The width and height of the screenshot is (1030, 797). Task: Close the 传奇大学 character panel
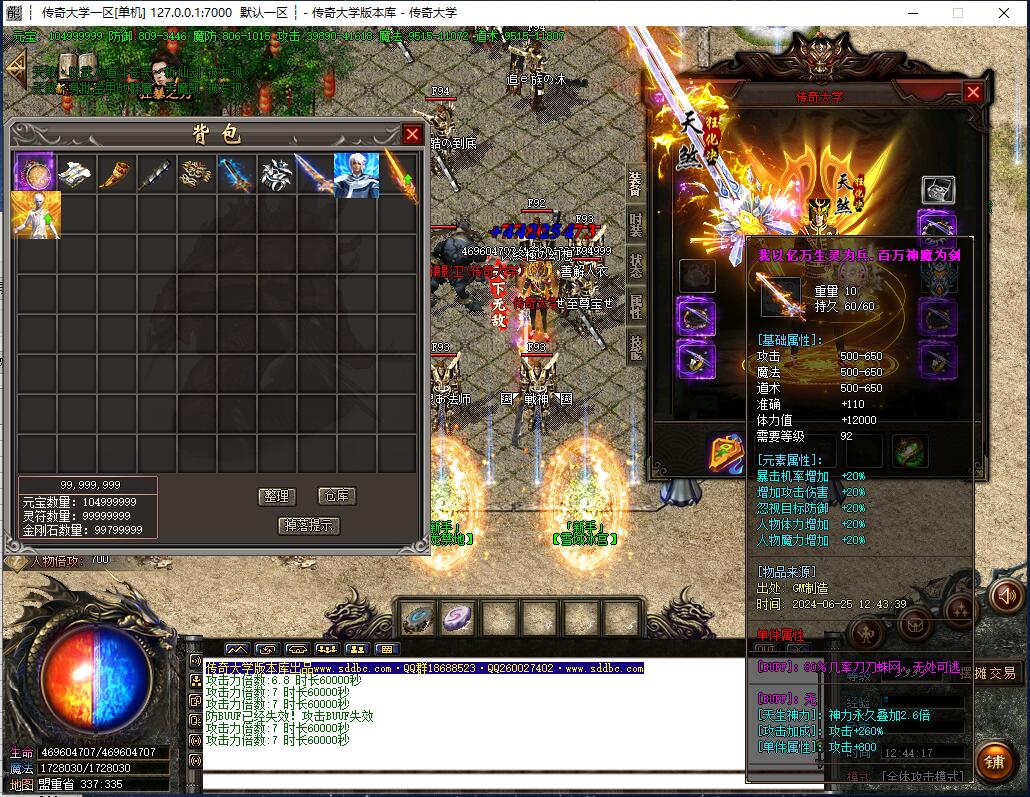(x=973, y=92)
